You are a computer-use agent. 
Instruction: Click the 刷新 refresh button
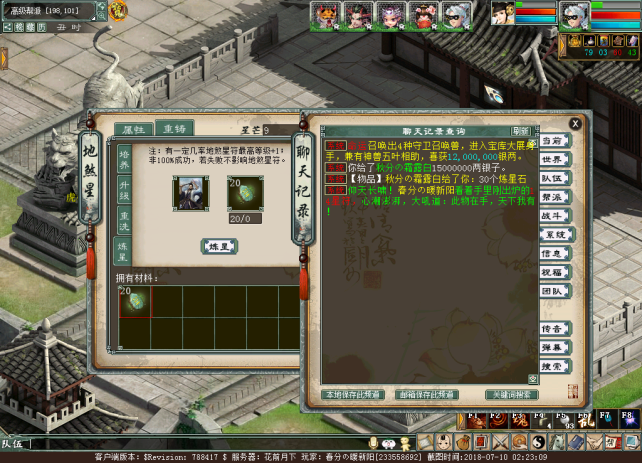pos(520,131)
